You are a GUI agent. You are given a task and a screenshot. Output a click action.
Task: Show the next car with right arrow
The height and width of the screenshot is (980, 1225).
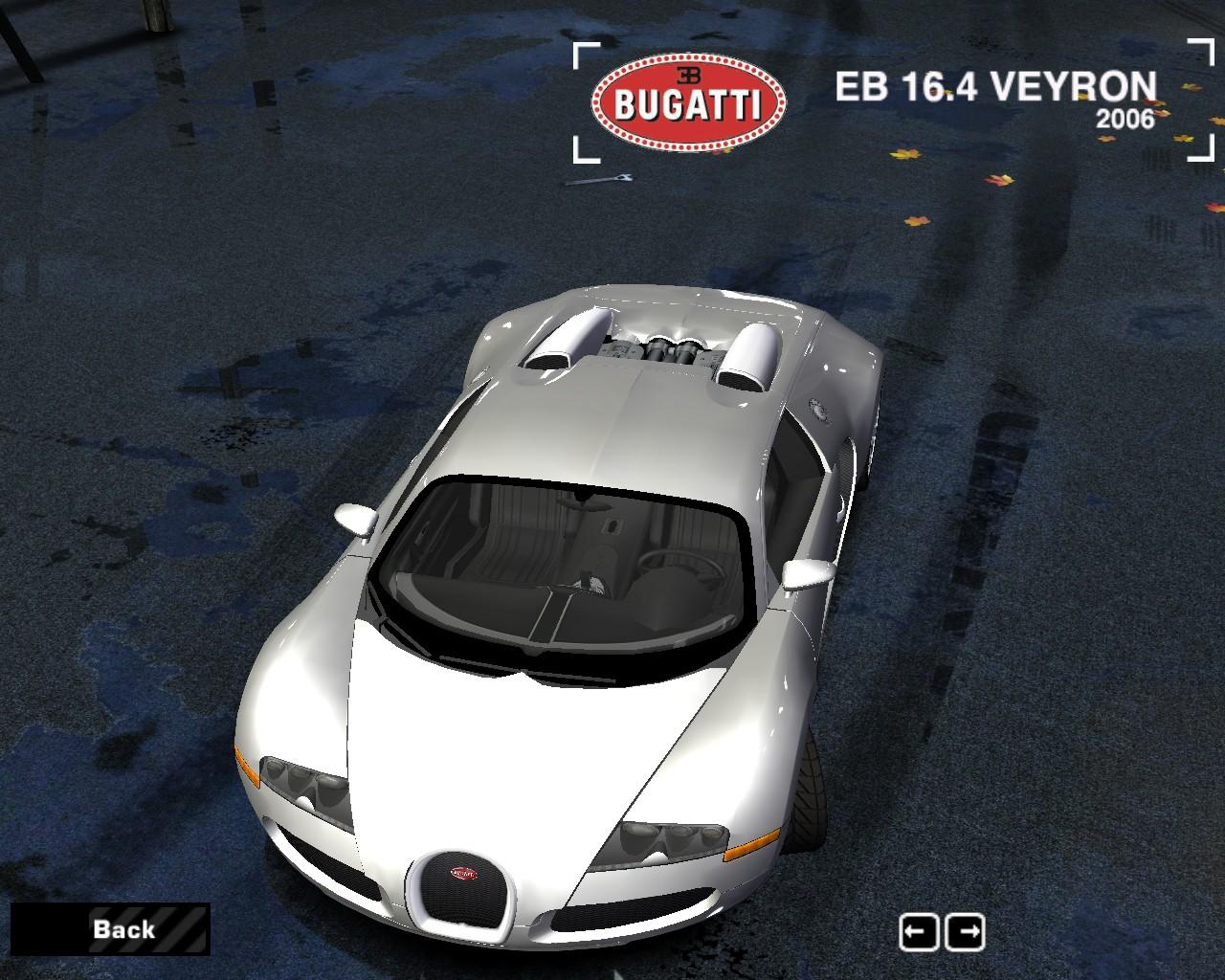965,931
